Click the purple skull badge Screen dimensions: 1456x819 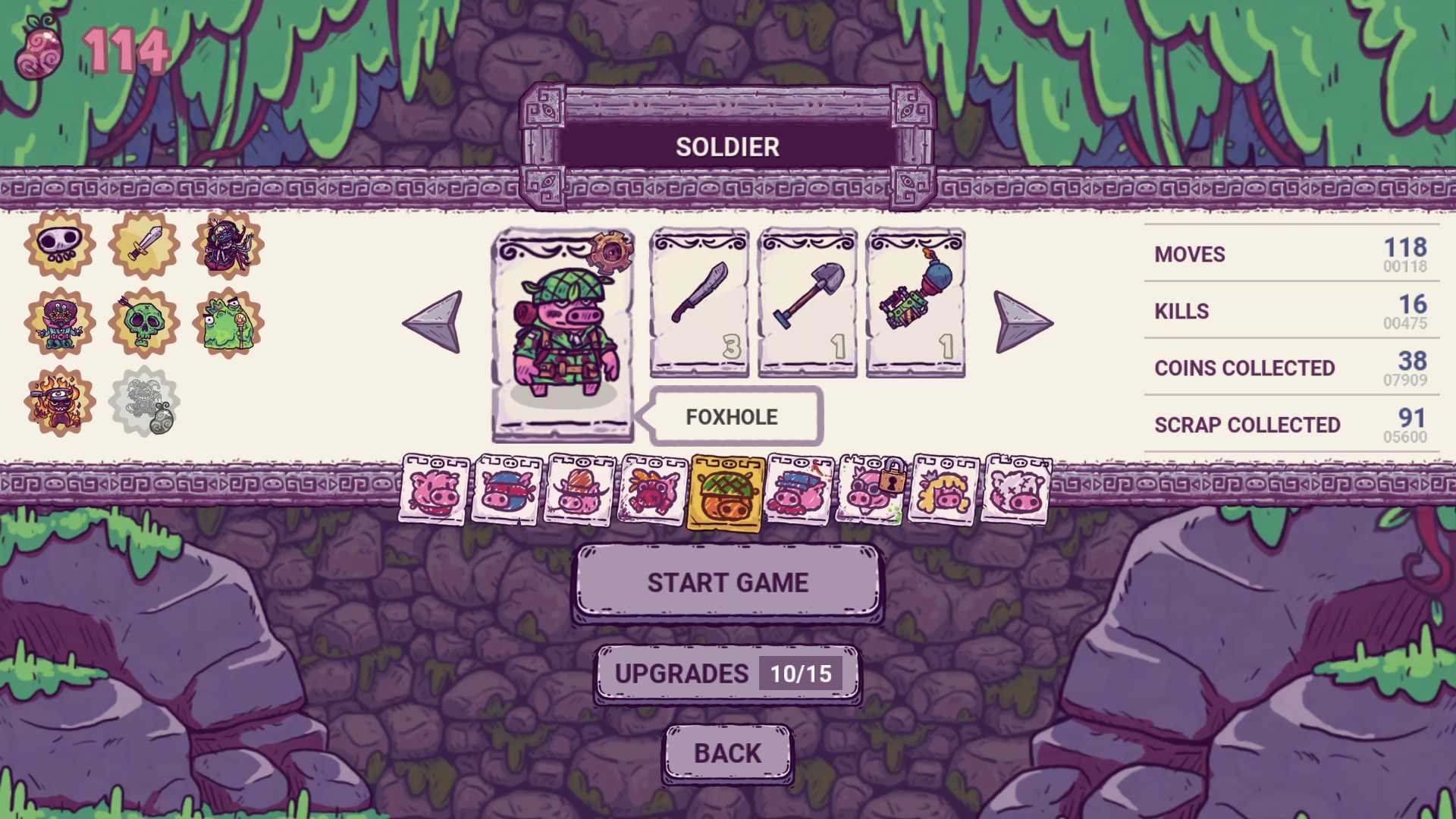59,244
